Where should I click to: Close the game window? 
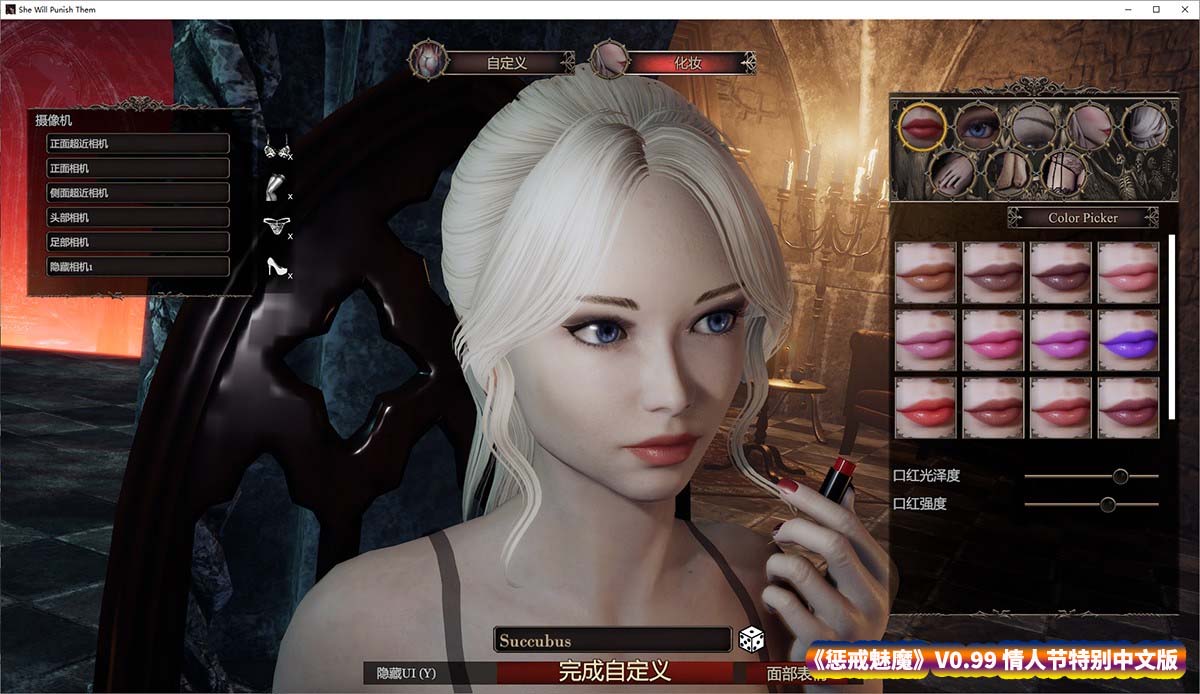click(x=1183, y=9)
